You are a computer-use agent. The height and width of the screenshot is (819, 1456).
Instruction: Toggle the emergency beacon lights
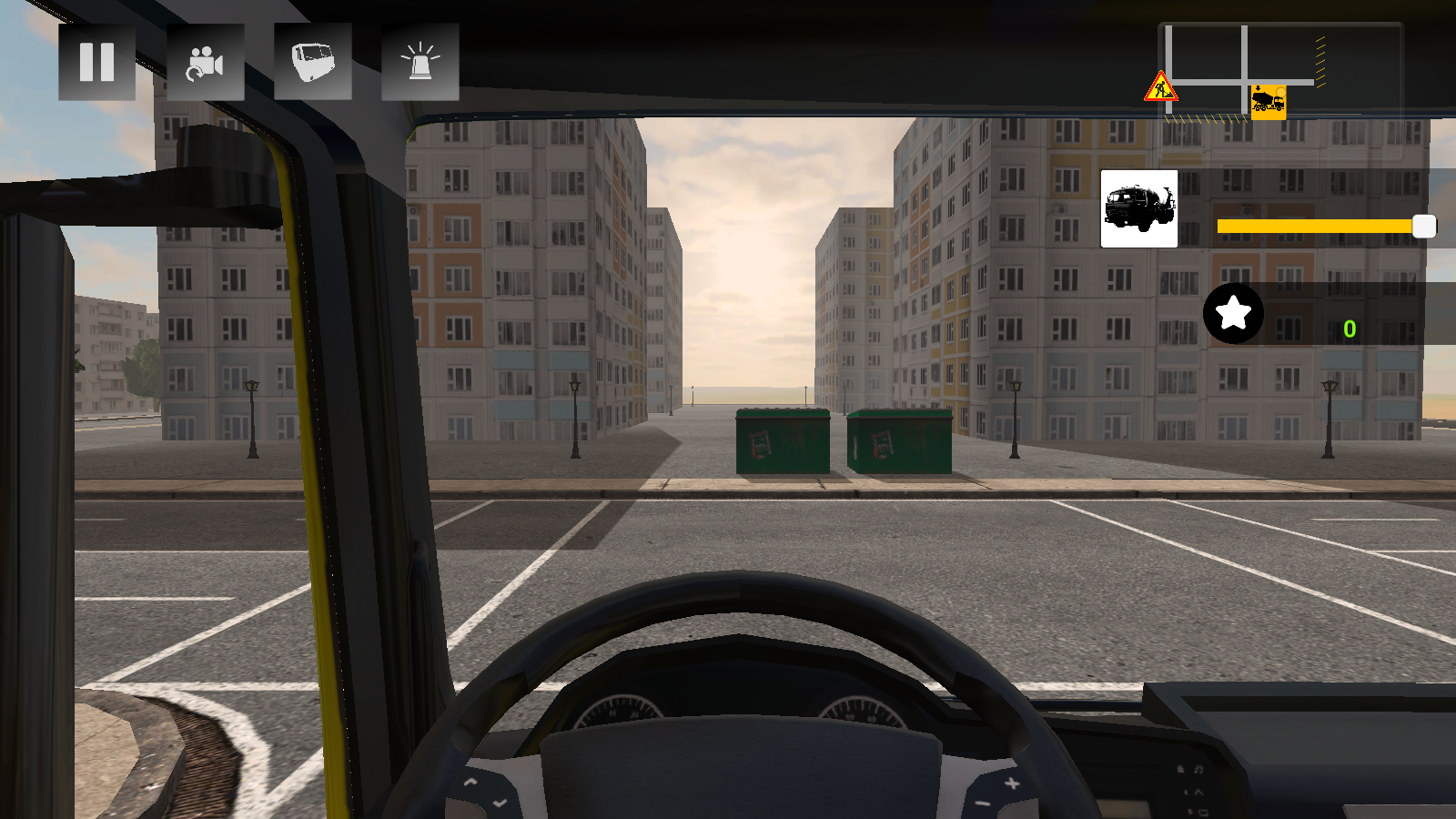click(420, 62)
